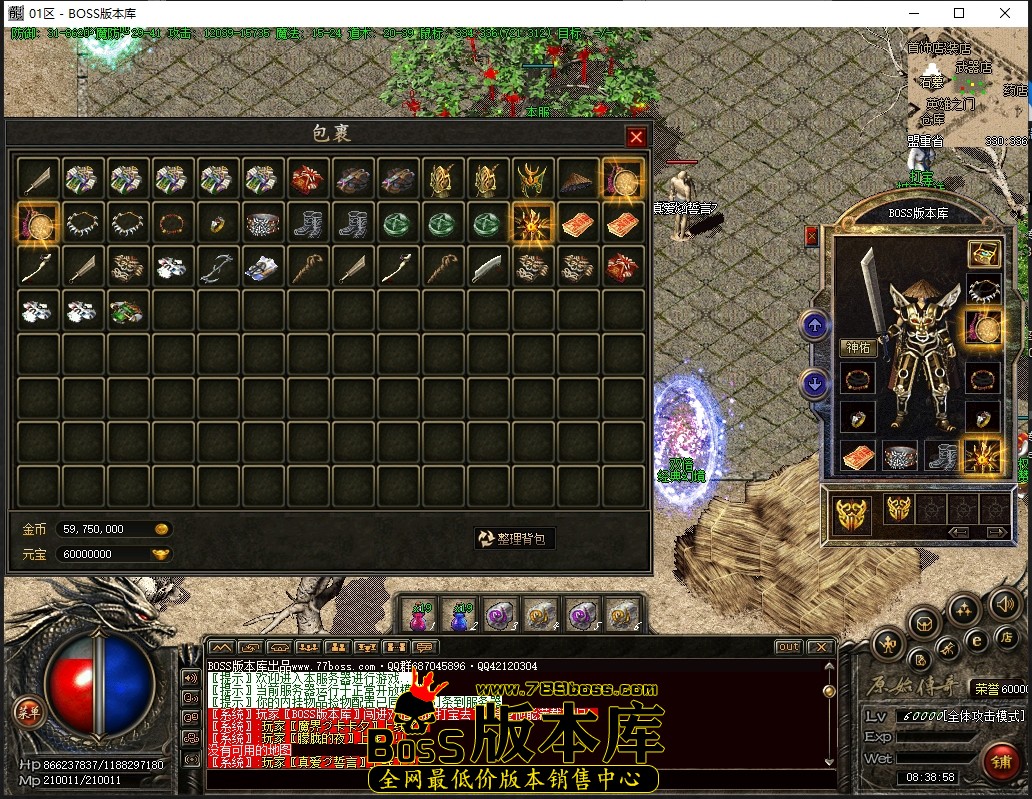The image size is (1032, 799).
Task: Maximize the game window
Action: (x=959, y=13)
